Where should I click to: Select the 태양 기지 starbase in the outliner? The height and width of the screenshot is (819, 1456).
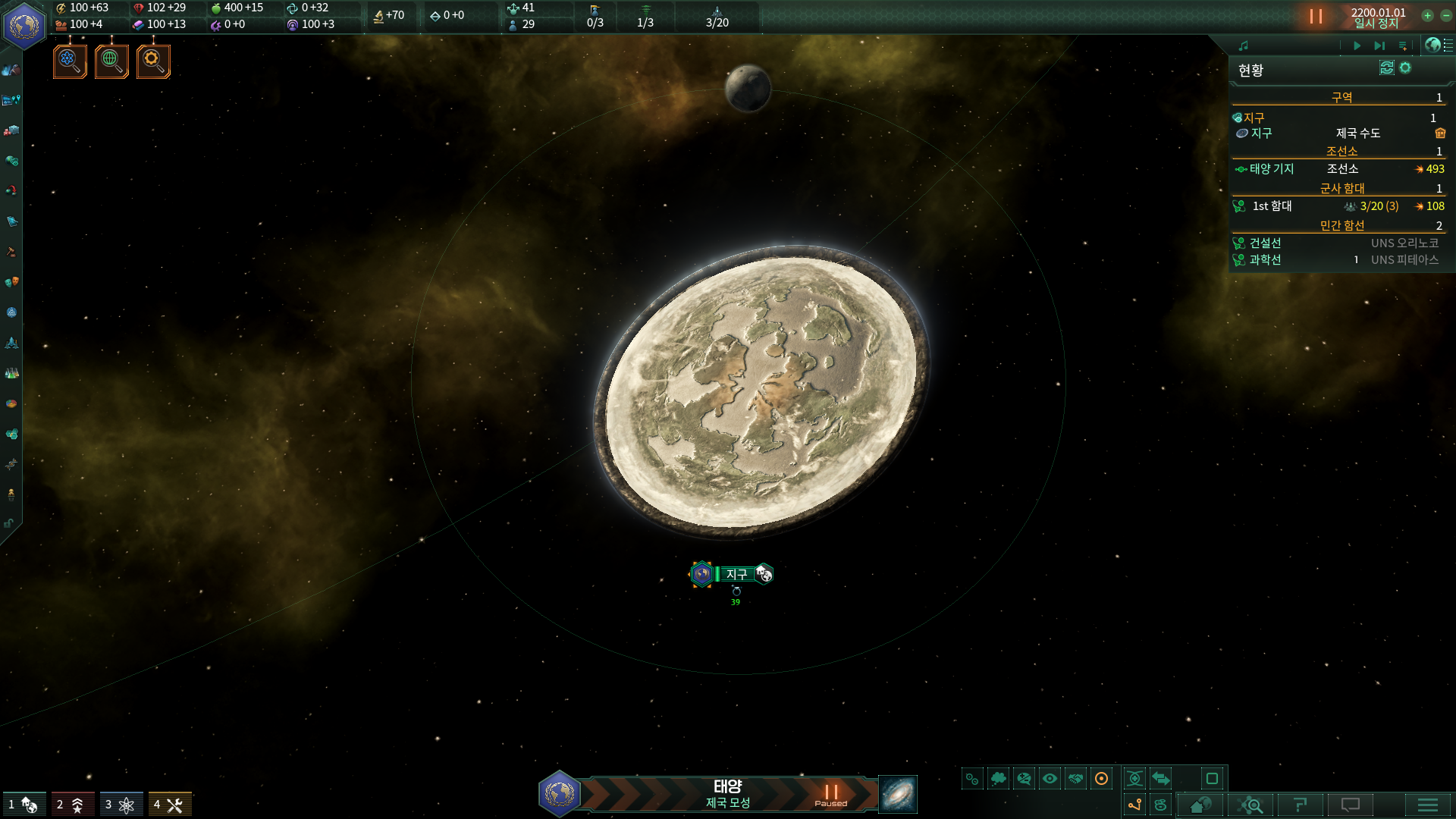tap(1272, 169)
